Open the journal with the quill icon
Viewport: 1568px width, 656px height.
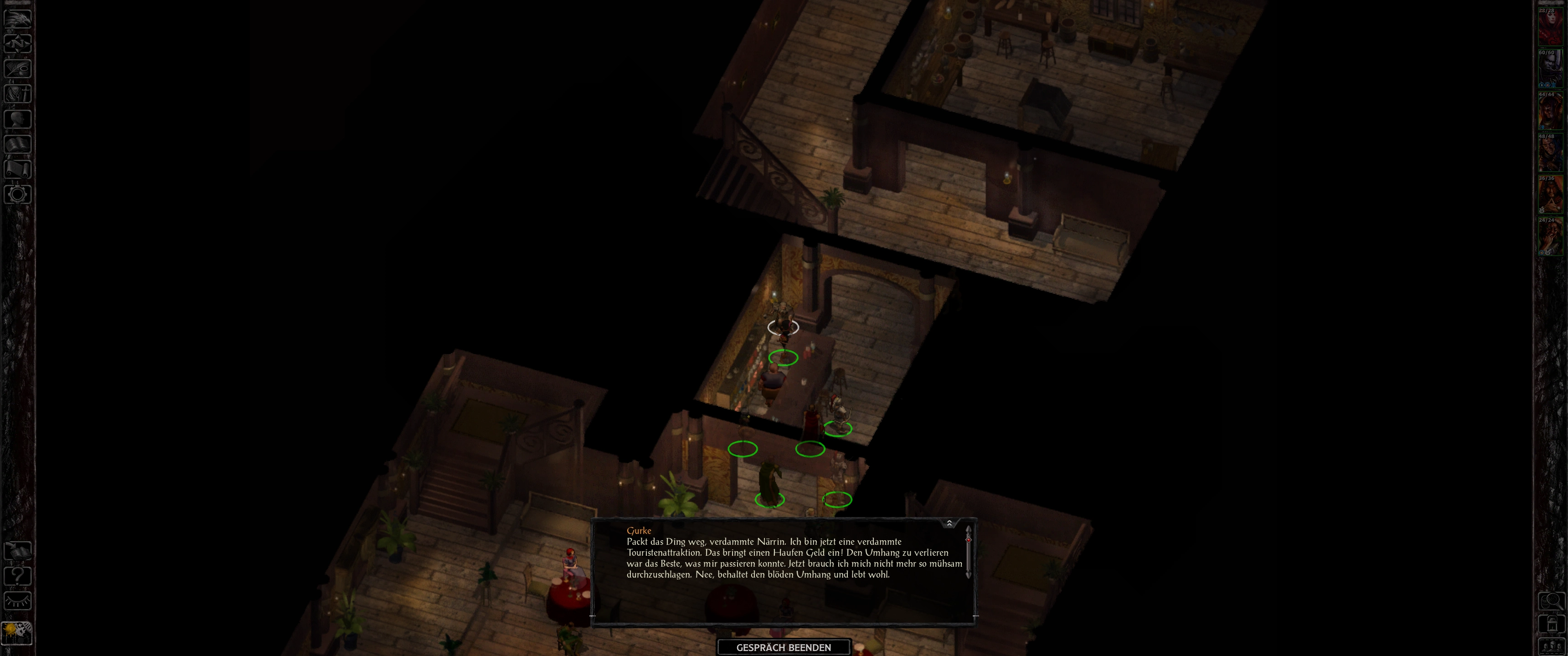pos(18,68)
